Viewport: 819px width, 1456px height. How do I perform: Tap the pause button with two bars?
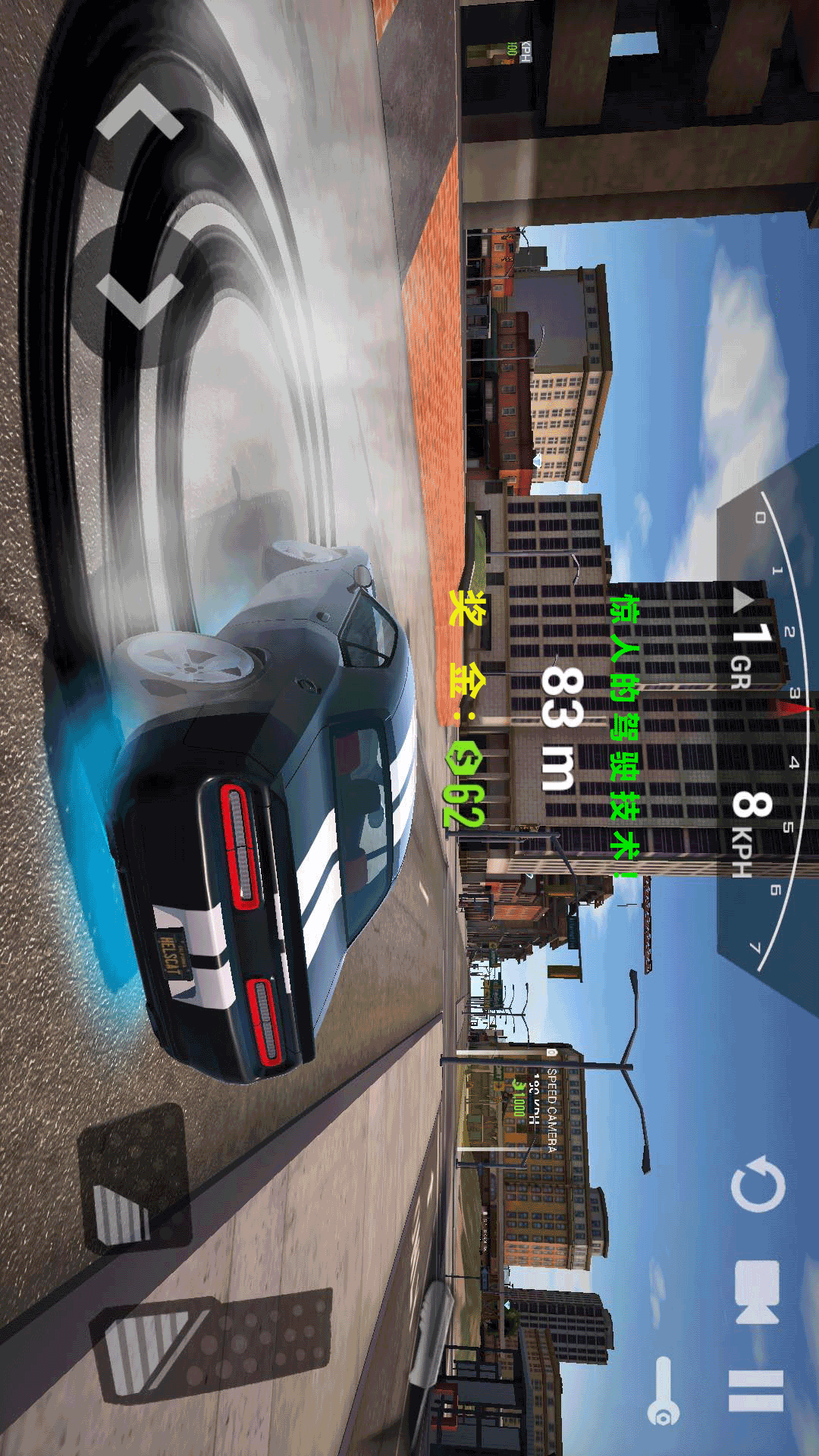(755, 1391)
